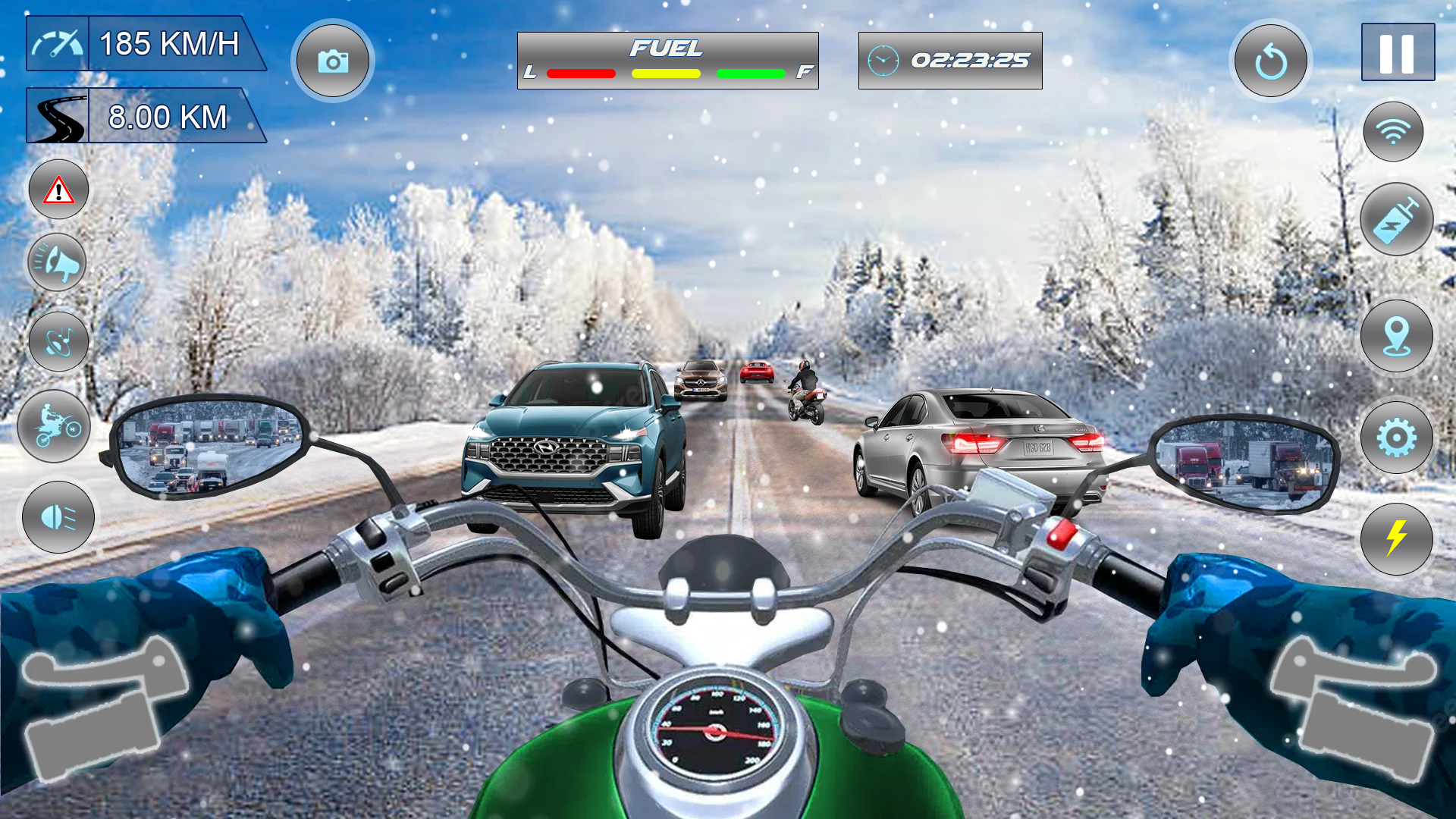Click the satellite navigation icon
1456x819 pixels.
[58, 340]
